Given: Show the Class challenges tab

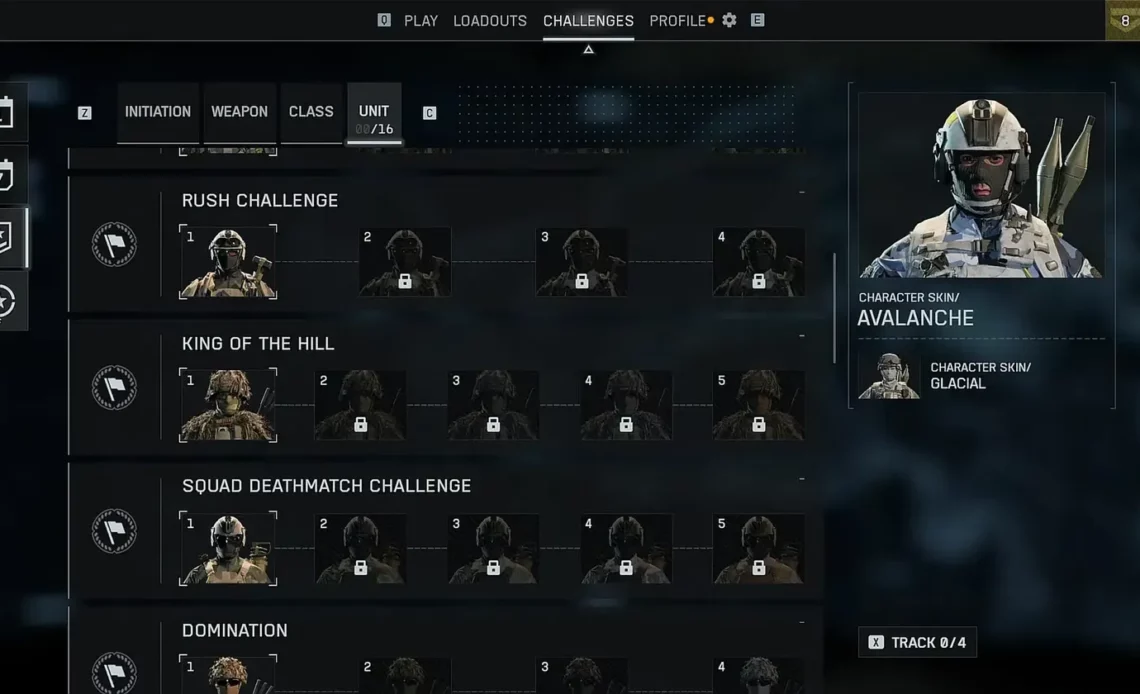Looking at the screenshot, I should 311,112.
